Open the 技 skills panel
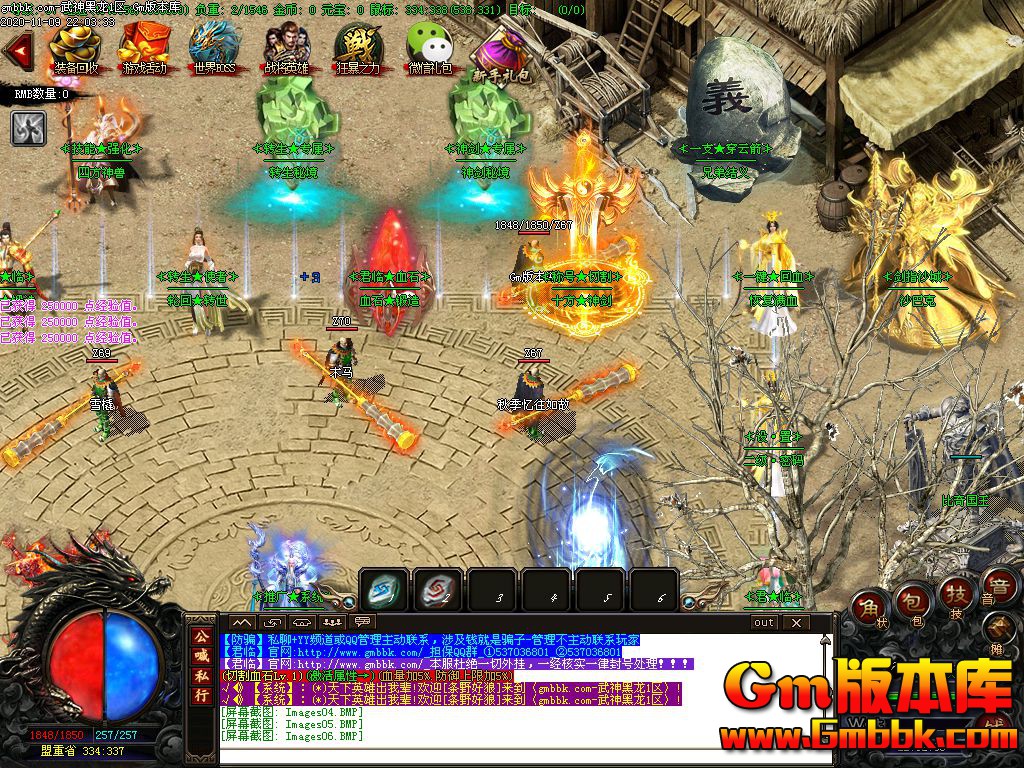 [953, 597]
